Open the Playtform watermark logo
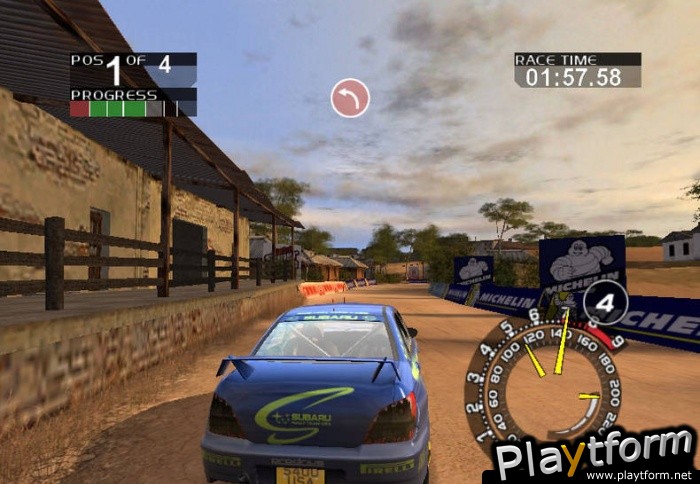 coord(596,456)
